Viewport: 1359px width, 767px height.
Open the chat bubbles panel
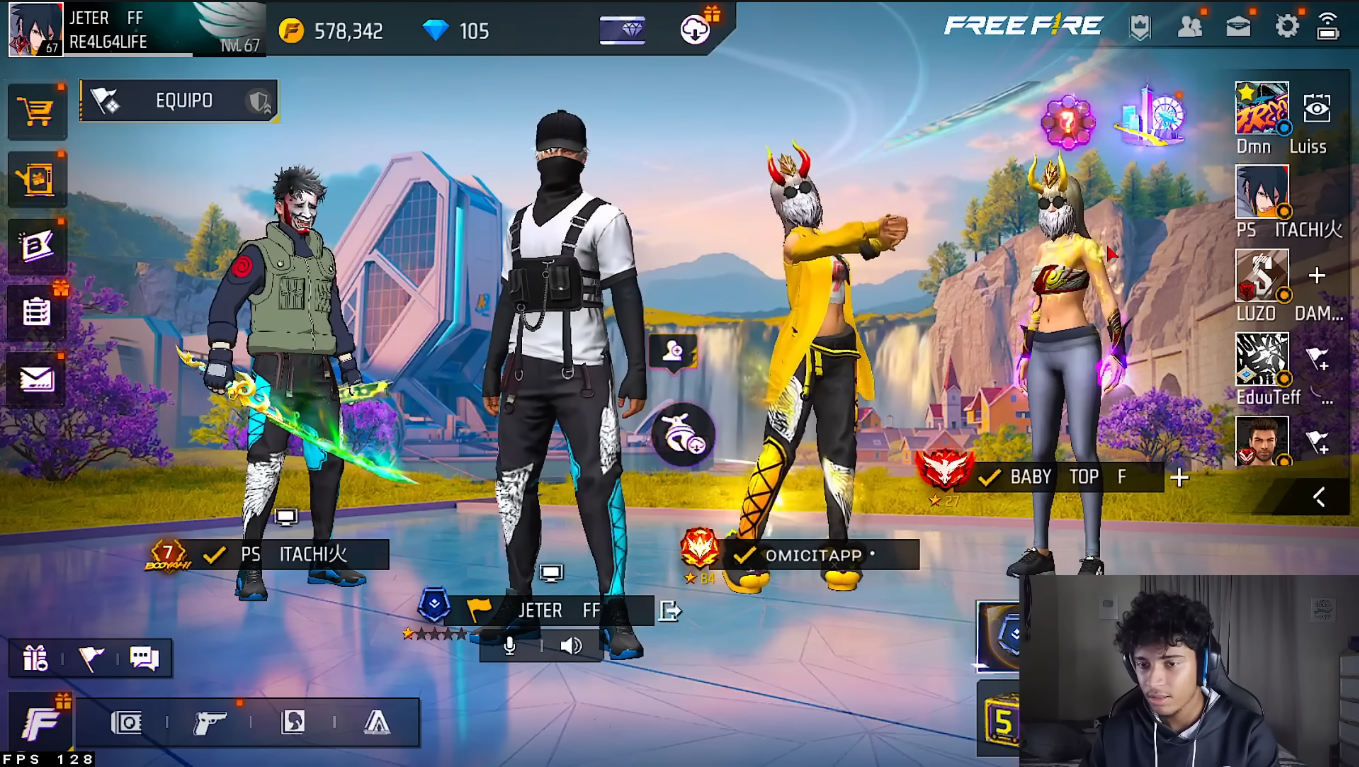click(x=144, y=658)
